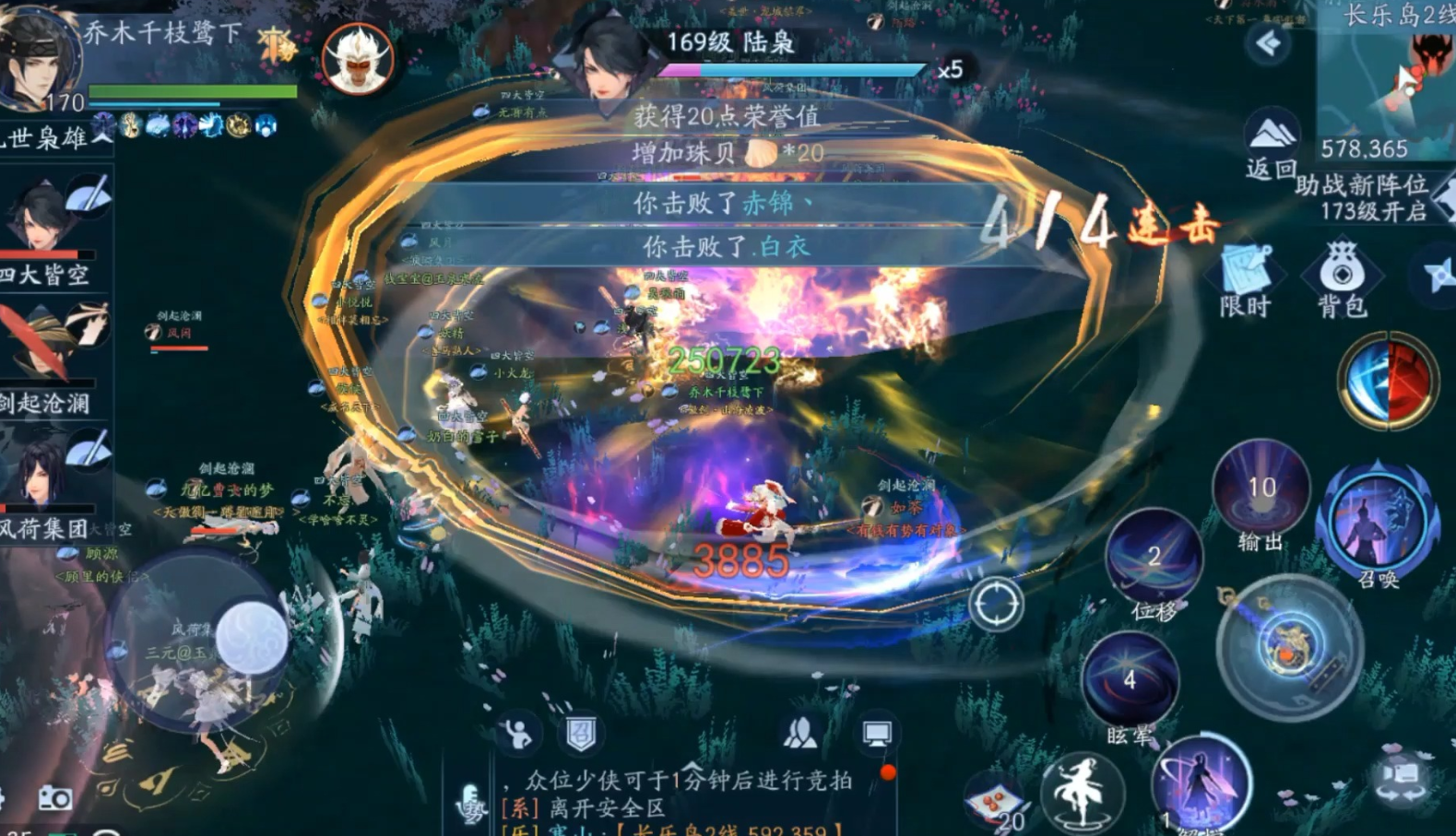Cast the 眩晕 stun skill
This screenshot has height=836, width=1456.
[x=1130, y=680]
